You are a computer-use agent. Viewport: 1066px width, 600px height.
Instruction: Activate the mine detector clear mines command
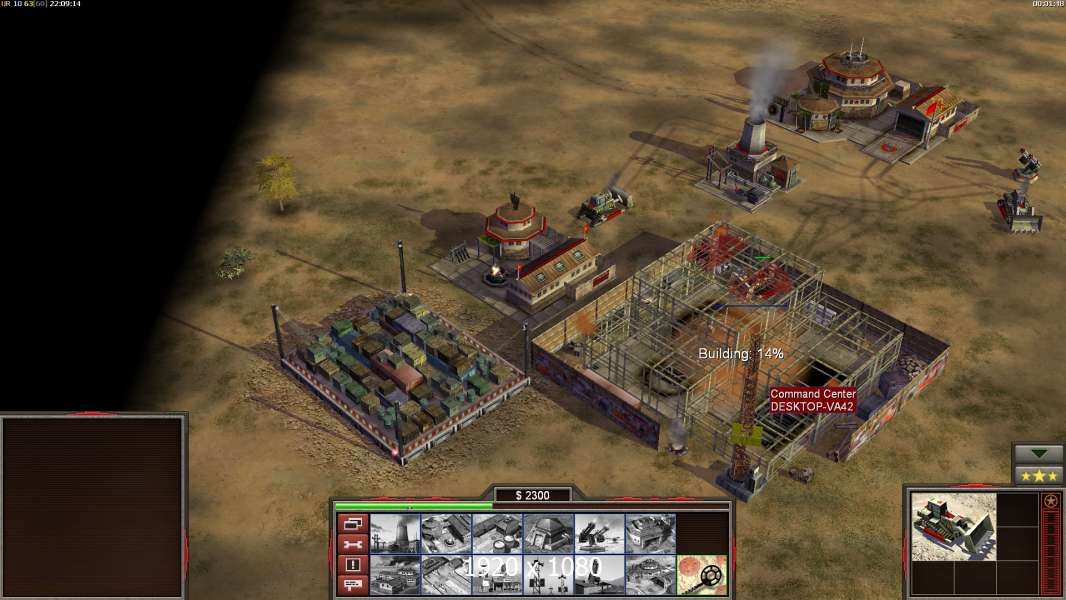pyautogui.click(x=701, y=575)
